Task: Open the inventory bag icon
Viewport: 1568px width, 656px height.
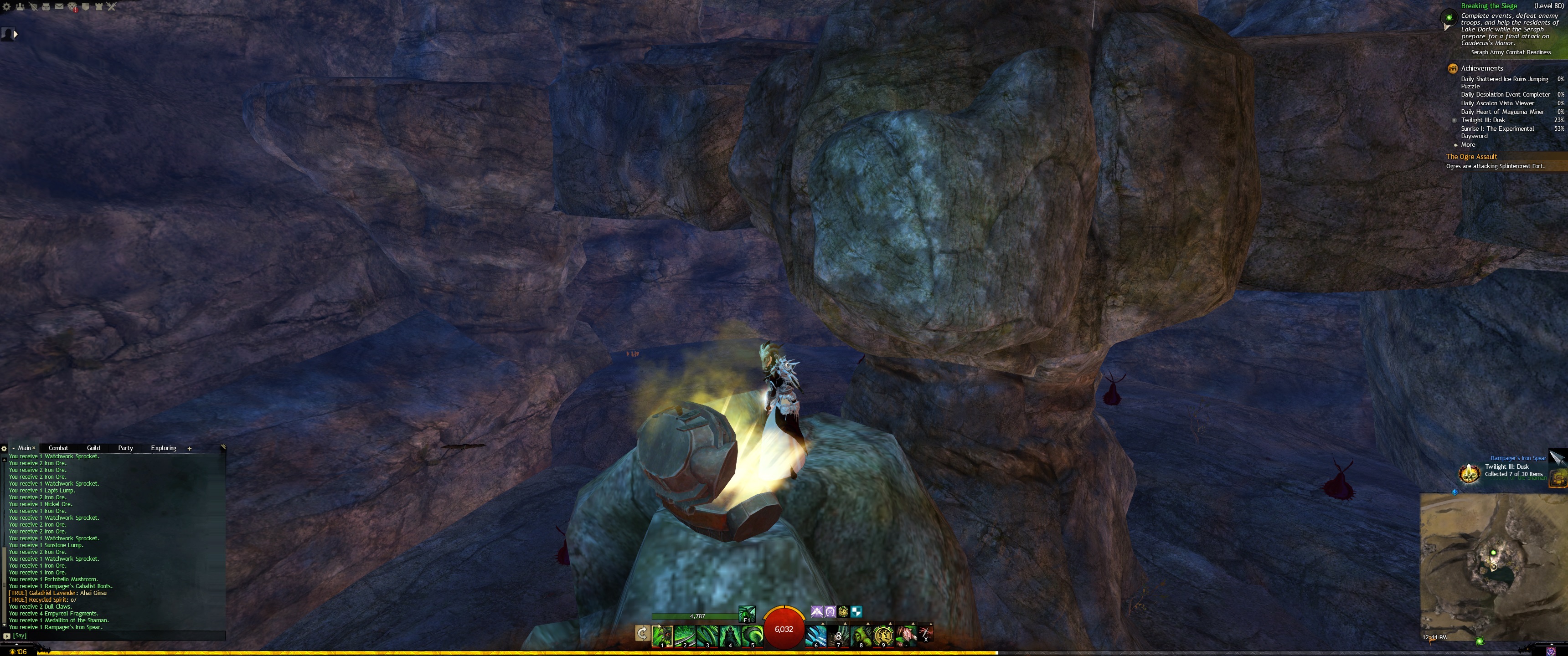Action: coord(46,7)
